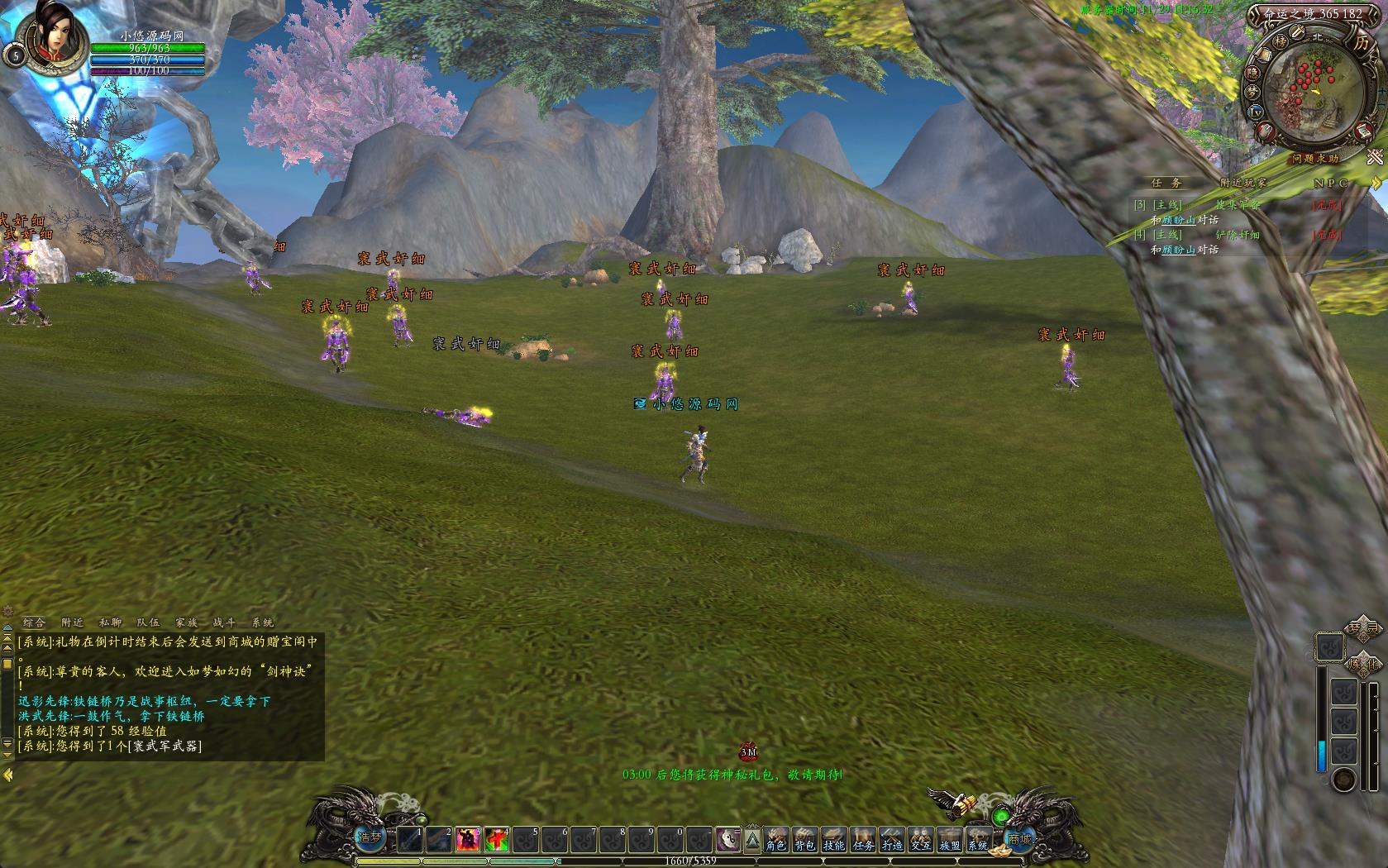Open the 角色 character panel
Viewport: 1388px width, 868px height.
[775, 839]
